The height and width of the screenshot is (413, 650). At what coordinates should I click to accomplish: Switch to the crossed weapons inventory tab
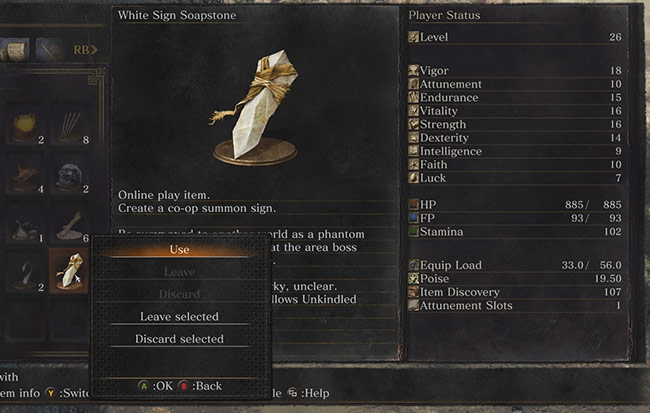(48, 48)
